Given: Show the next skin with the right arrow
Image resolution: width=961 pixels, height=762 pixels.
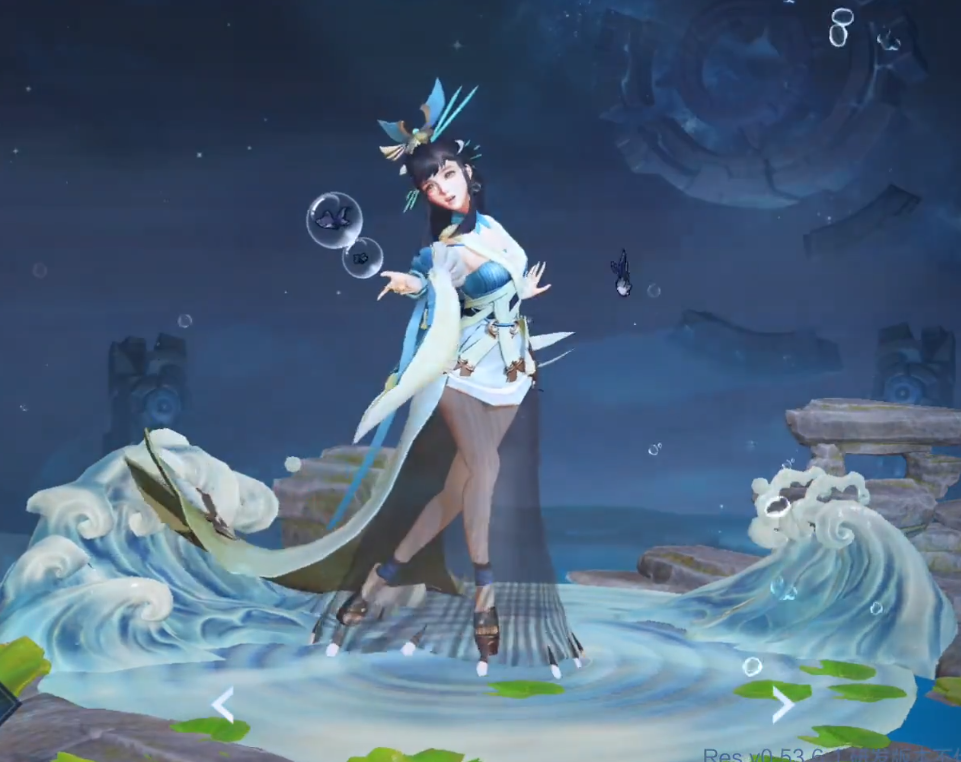Looking at the screenshot, I should [783, 704].
